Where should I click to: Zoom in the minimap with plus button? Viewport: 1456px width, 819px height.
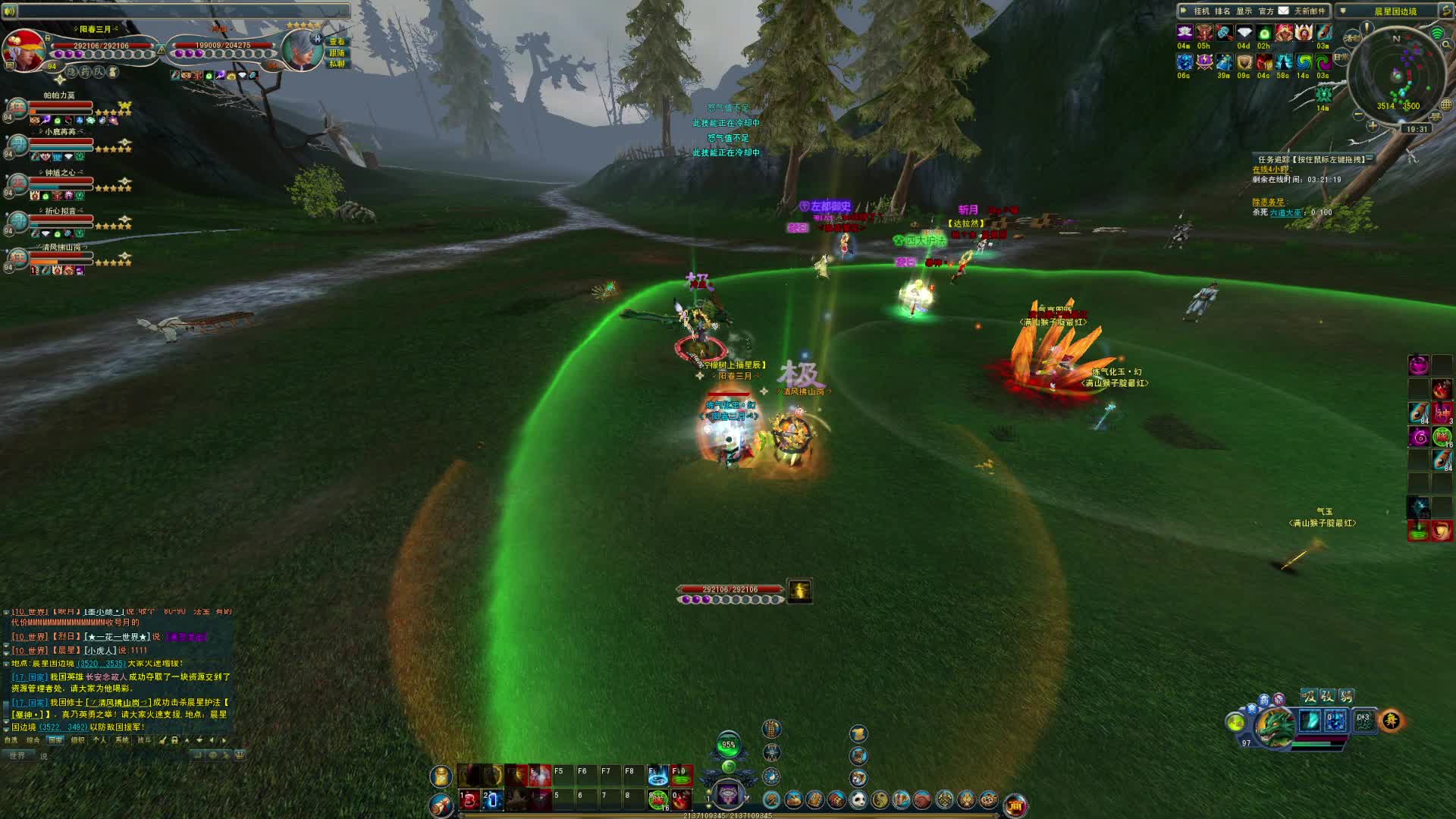tap(1373, 126)
